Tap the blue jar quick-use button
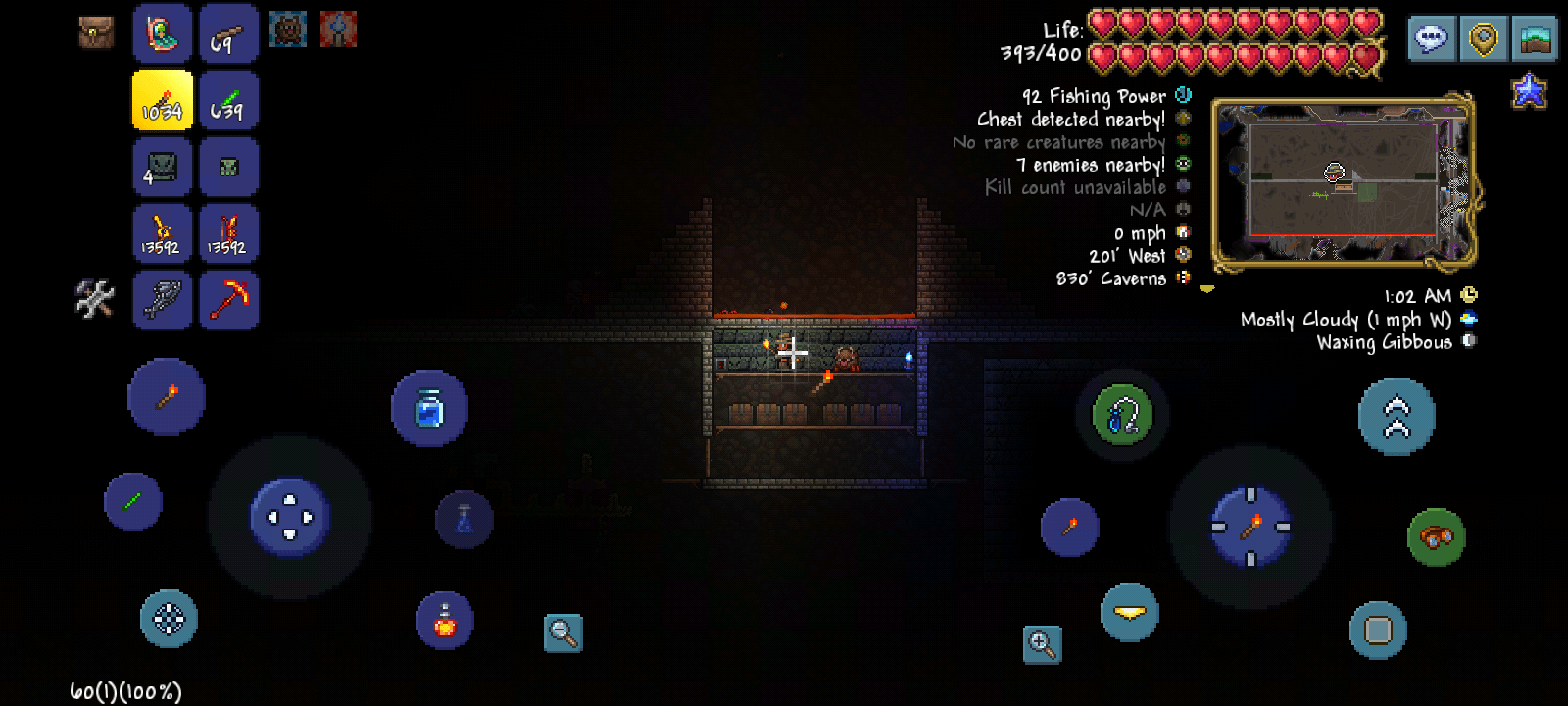This screenshot has height=706, width=1568. pos(429,409)
